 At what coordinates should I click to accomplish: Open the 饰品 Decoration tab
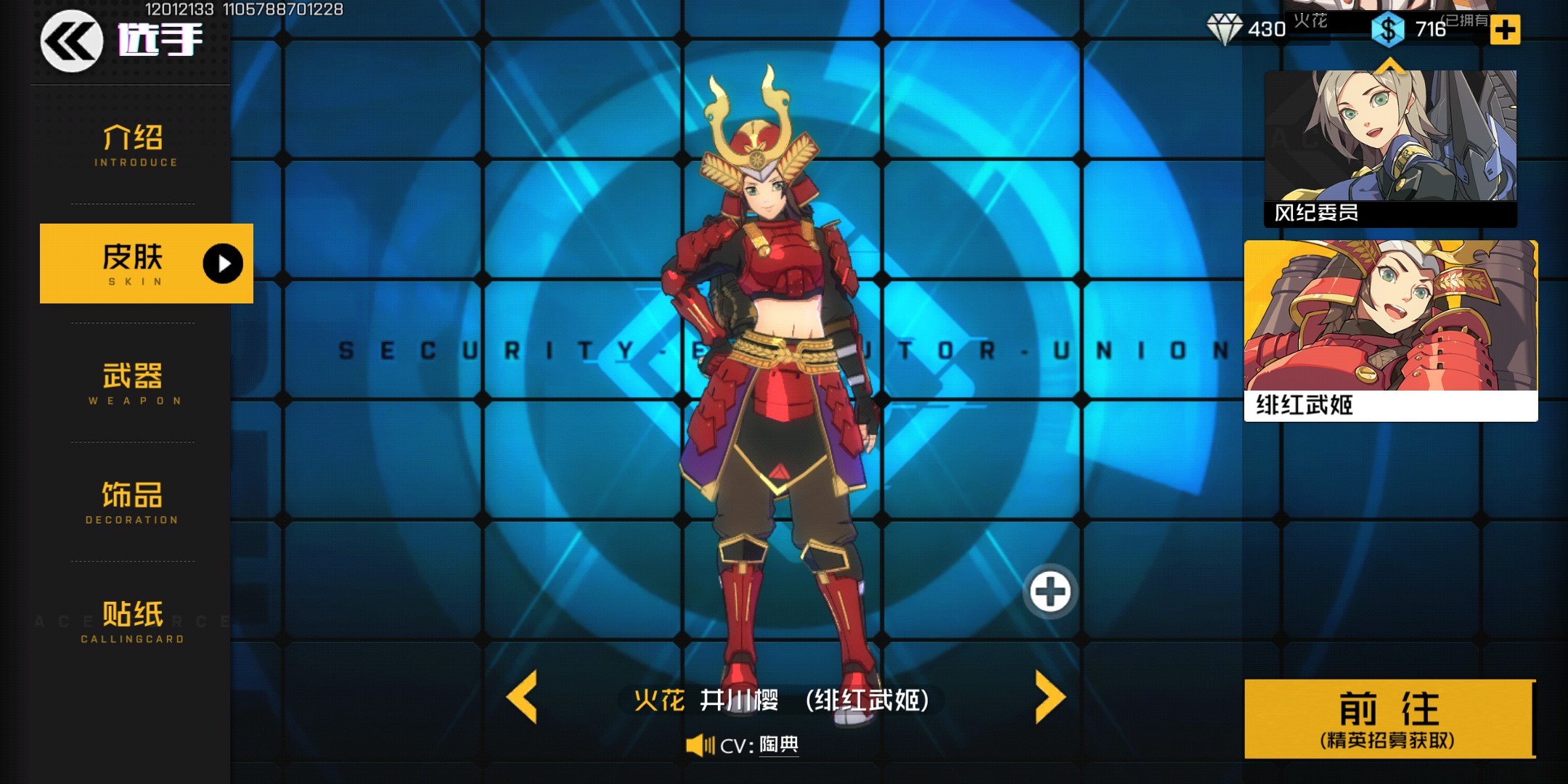click(132, 502)
